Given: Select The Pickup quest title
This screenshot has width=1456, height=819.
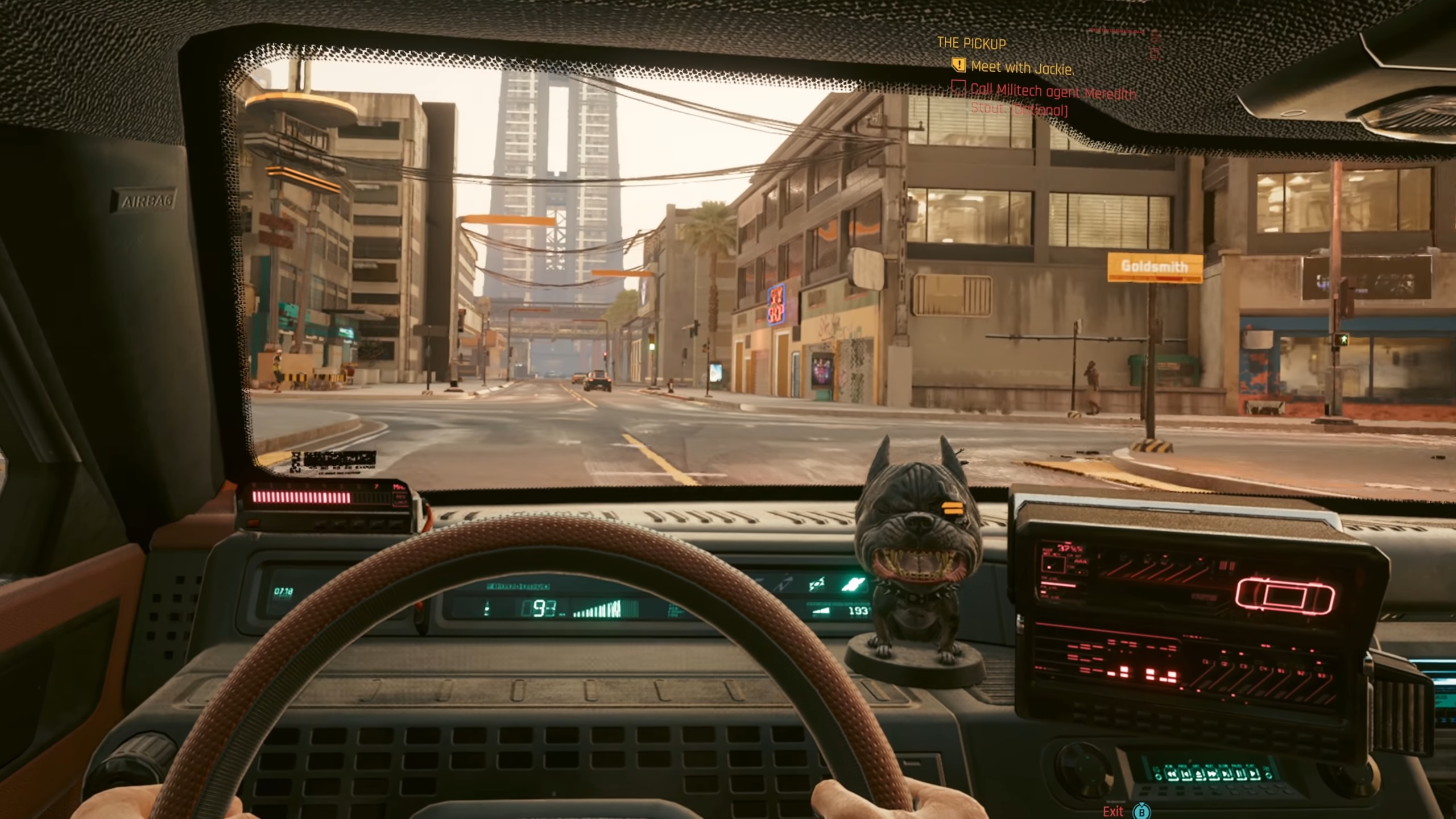Looking at the screenshot, I should (x=971, y=43).
